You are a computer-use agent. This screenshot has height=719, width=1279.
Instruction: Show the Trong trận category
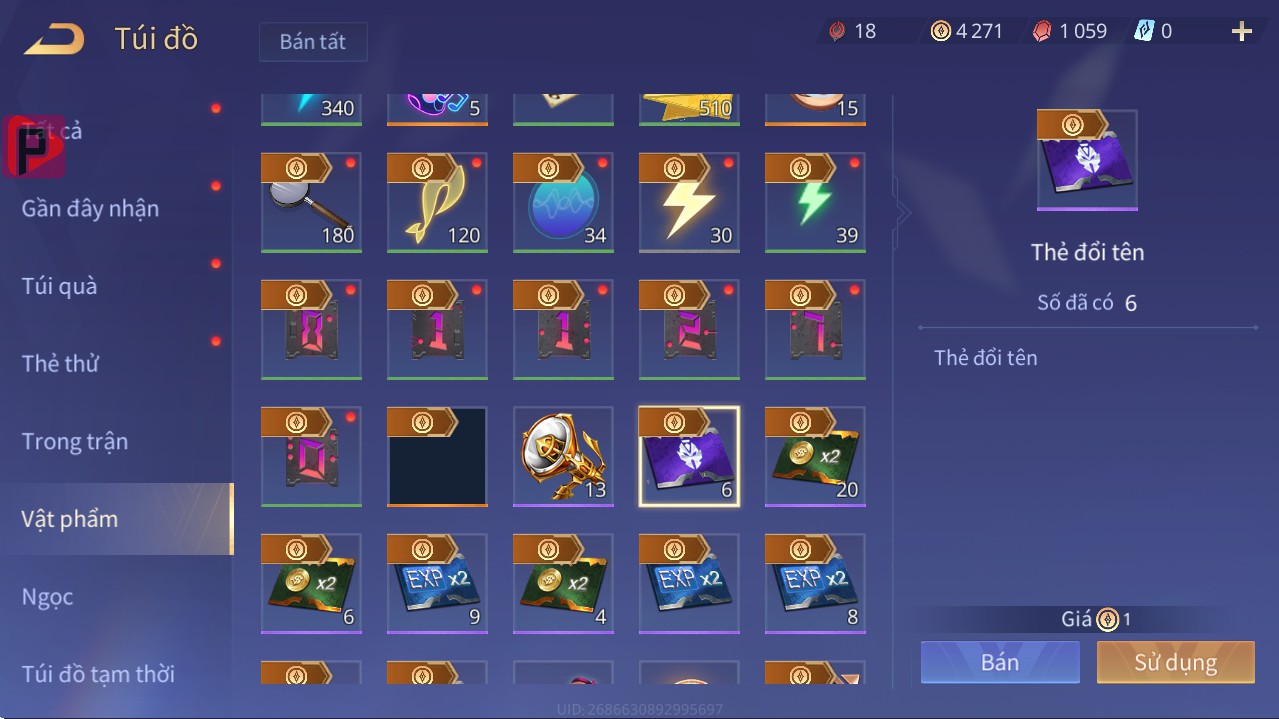[75, 441]
